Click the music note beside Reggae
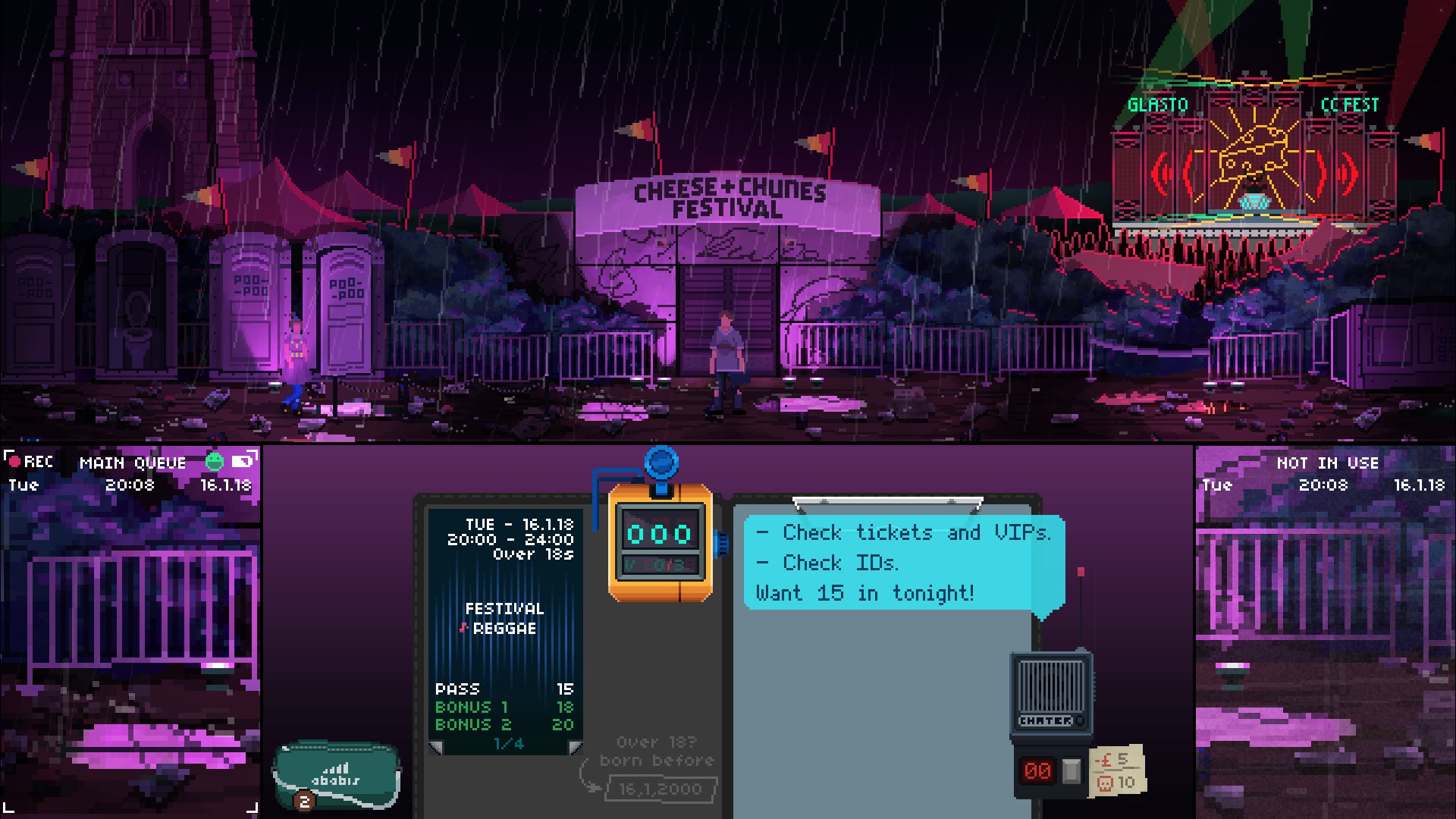Screen dimensions: 1456x819 (463, 628)
